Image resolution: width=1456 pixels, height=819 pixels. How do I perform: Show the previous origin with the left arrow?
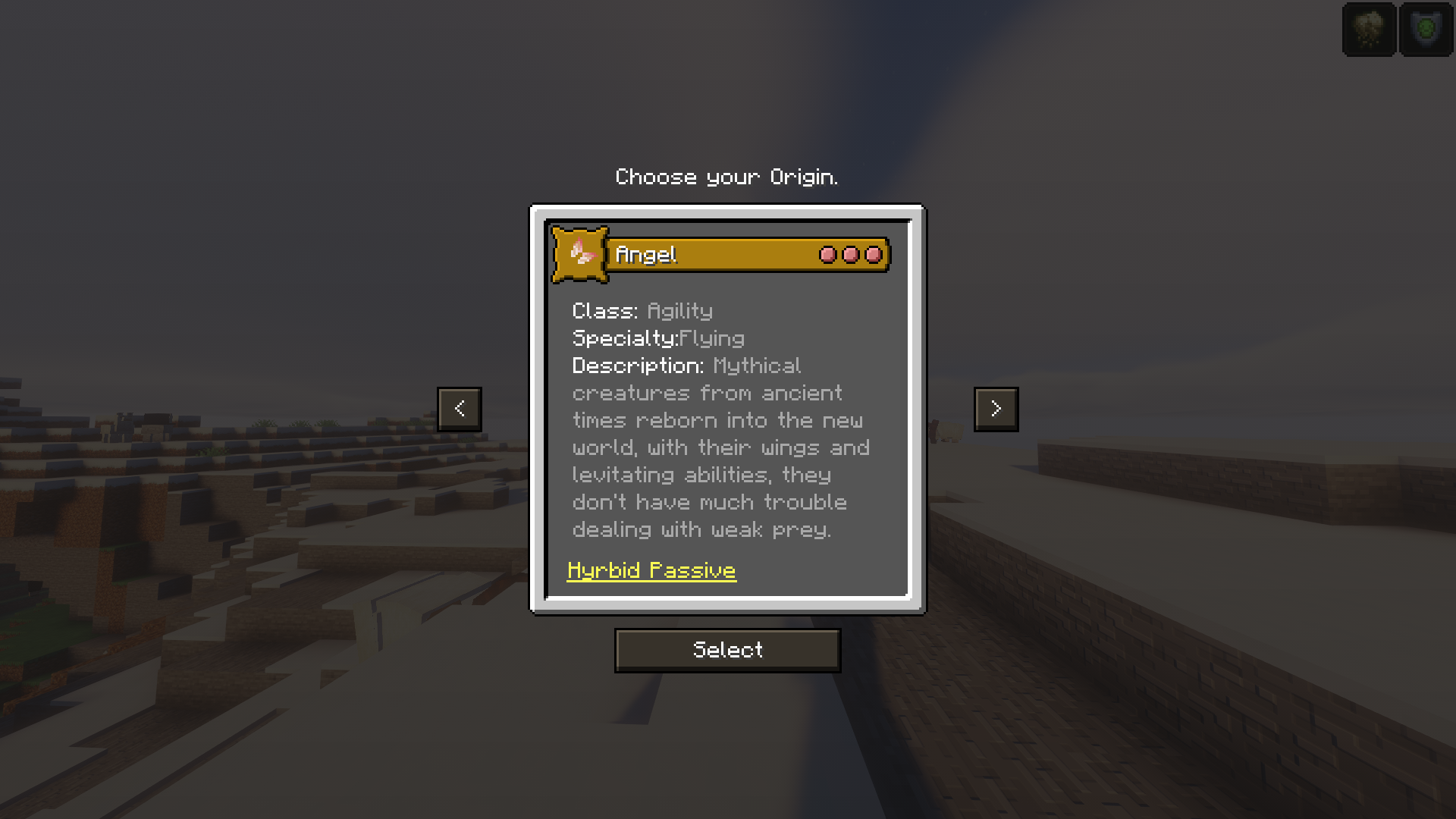[x=460, y=409]
